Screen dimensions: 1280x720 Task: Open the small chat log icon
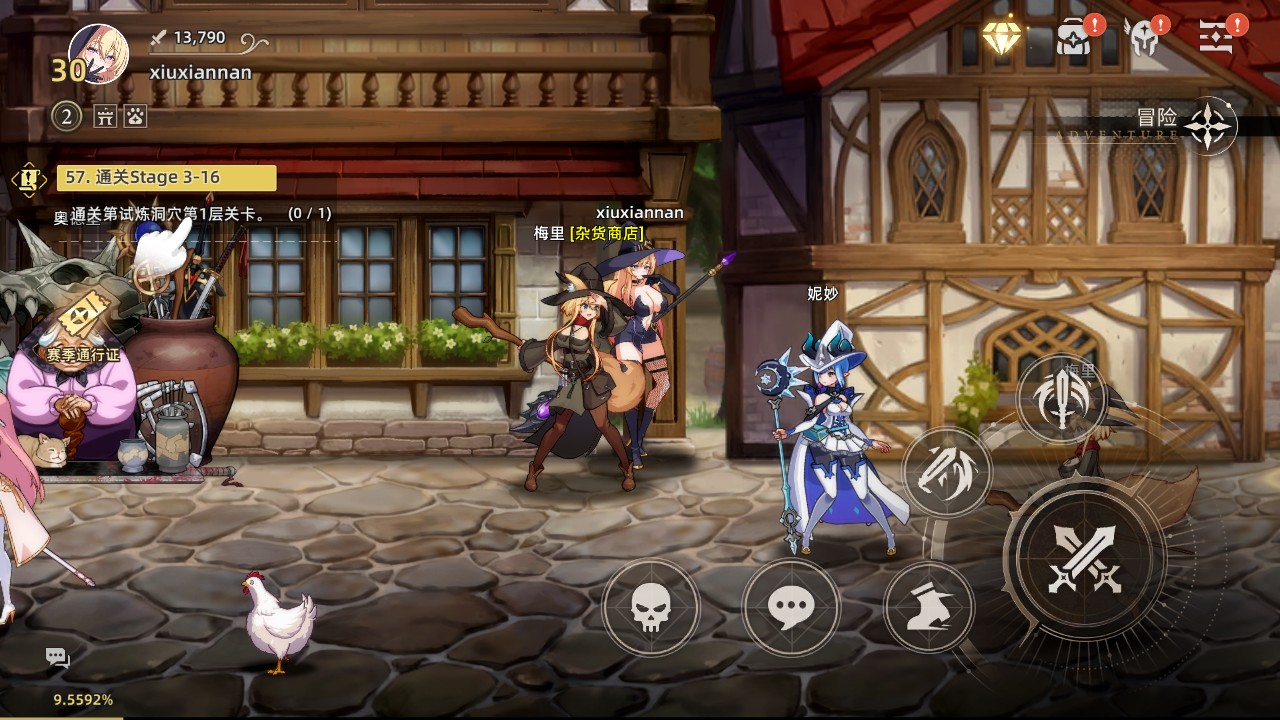coord(57,657)
